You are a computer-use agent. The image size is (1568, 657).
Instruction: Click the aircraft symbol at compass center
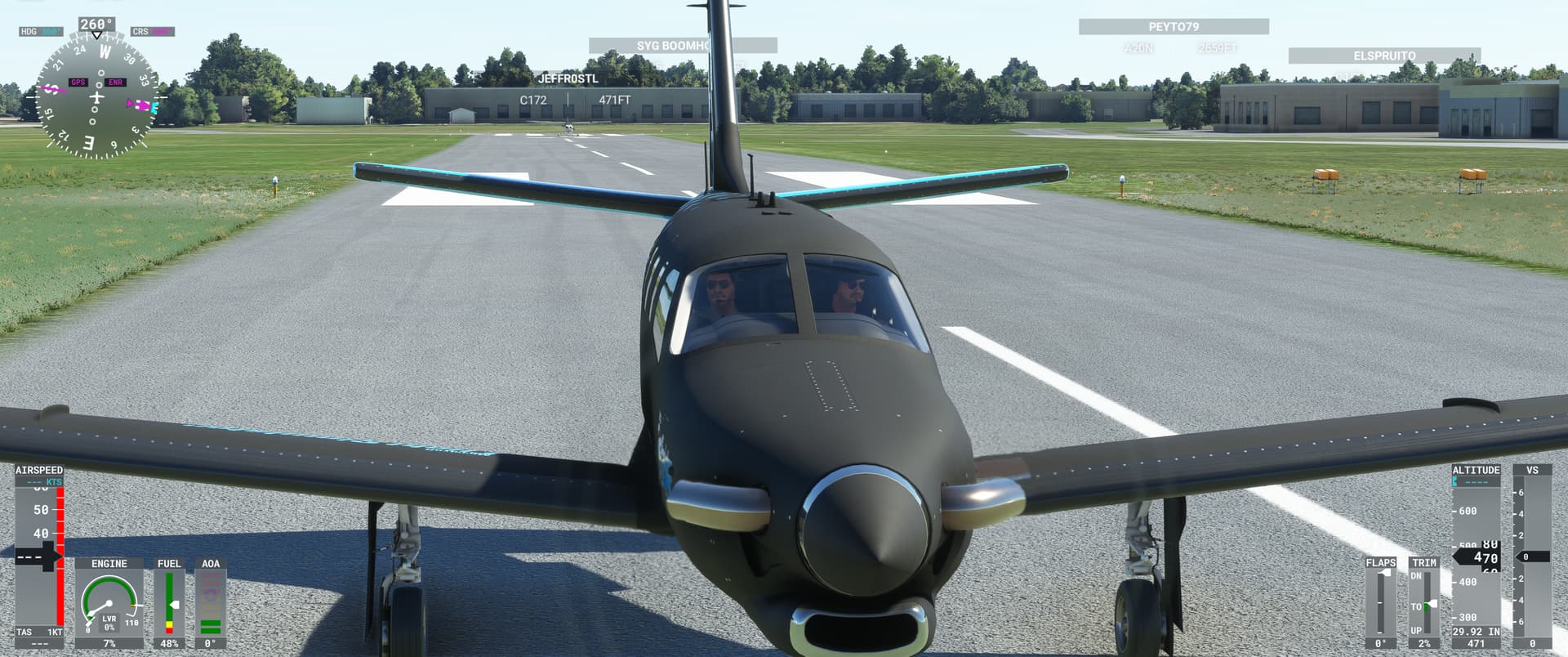[97, 96]
